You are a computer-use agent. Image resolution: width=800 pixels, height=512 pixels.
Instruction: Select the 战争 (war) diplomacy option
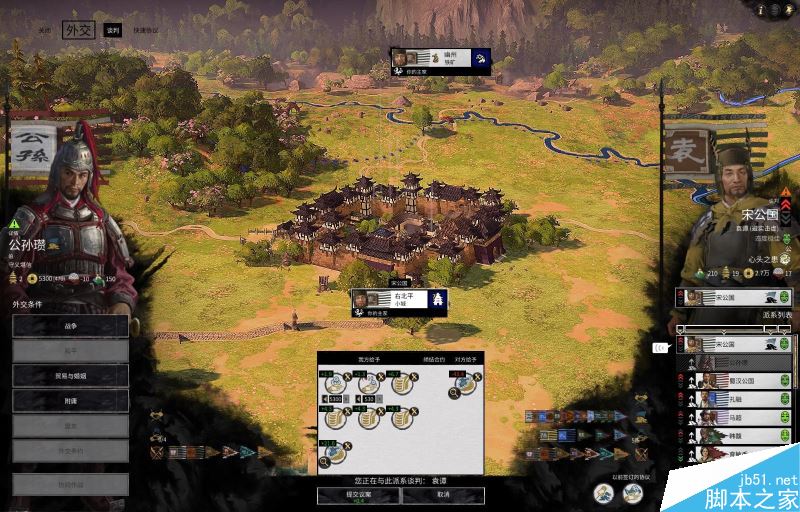(x=70, y=325)
